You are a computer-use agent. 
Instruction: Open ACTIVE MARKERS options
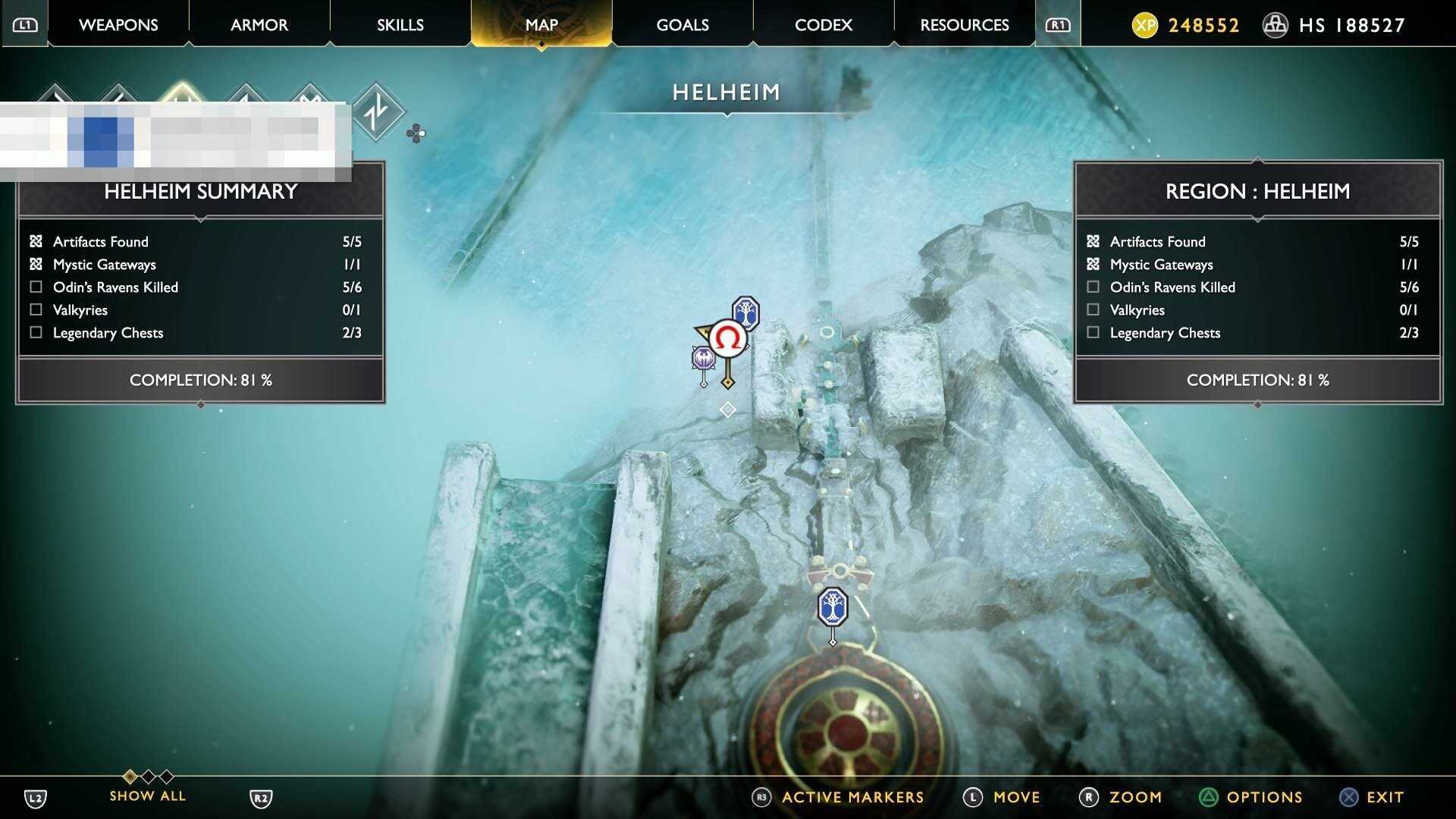click(851, 797)
